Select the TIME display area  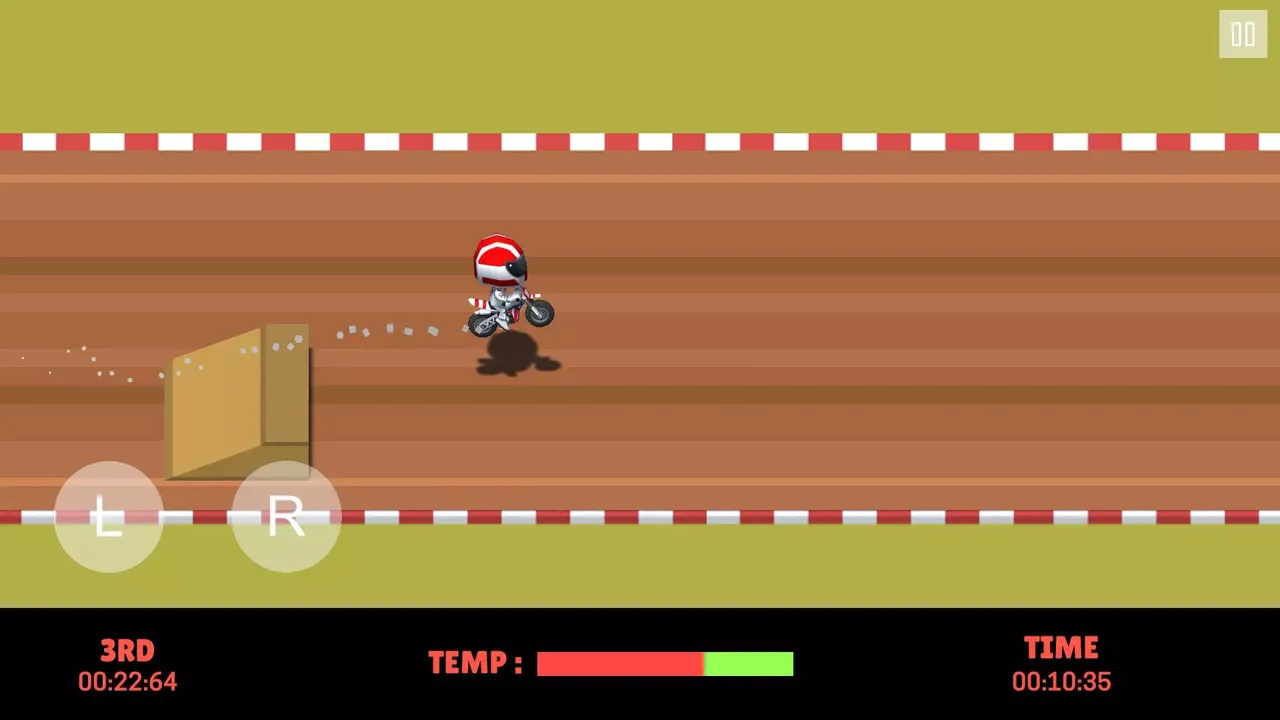[x=1061, y=647]
